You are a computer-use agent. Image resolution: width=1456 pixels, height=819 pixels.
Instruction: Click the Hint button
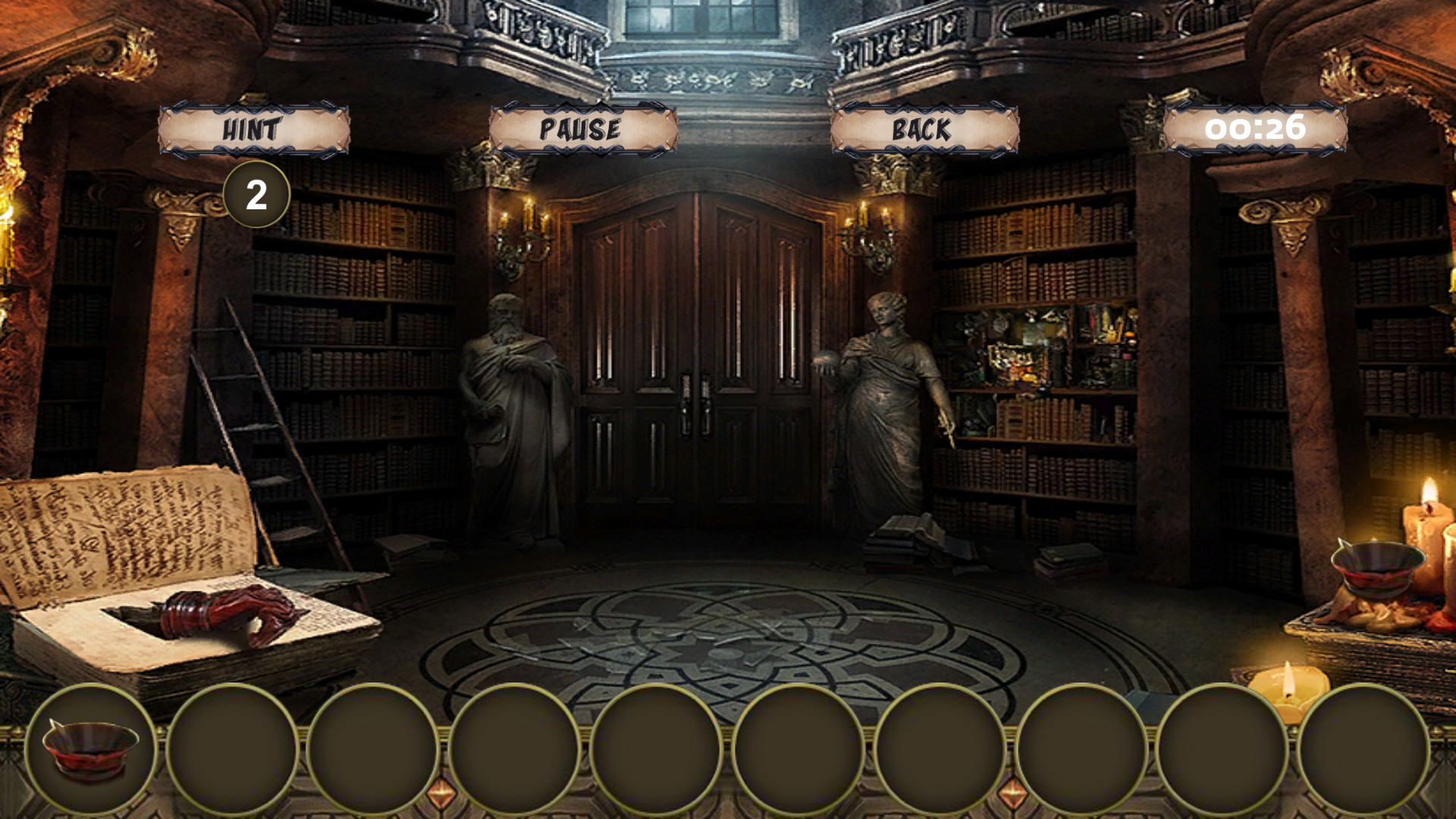pyautogui.click(x=253, y=129)
